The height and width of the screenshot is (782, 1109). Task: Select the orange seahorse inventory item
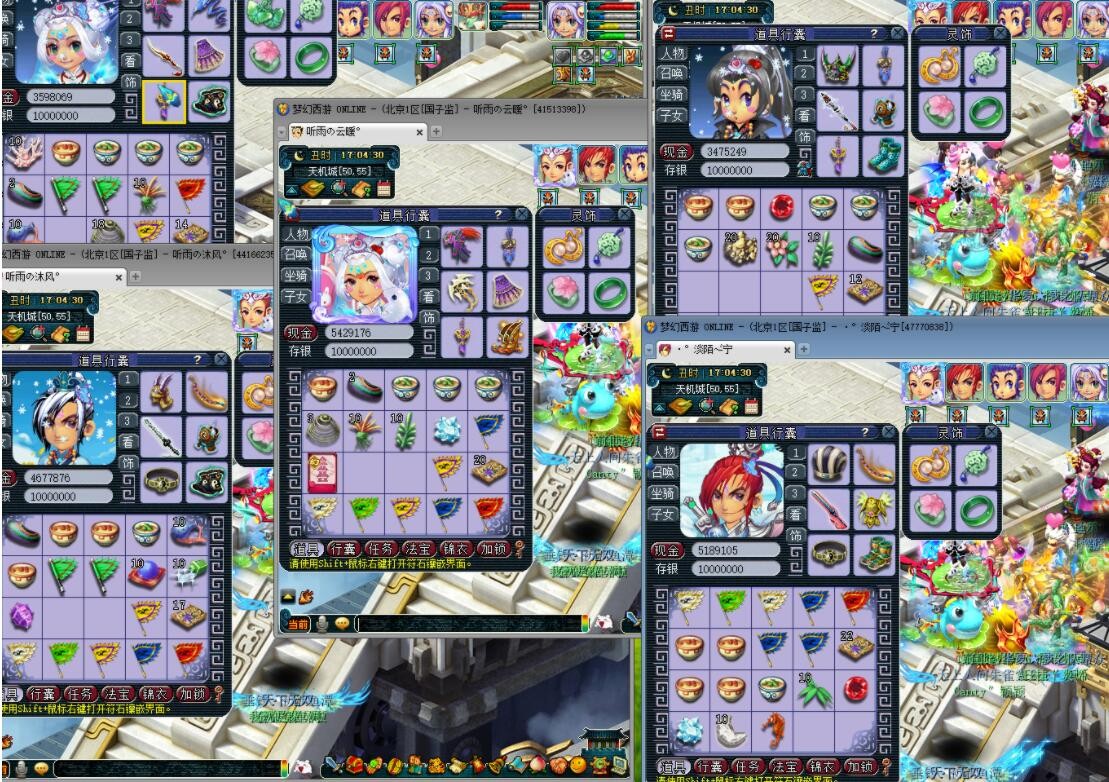coord(772,730)
